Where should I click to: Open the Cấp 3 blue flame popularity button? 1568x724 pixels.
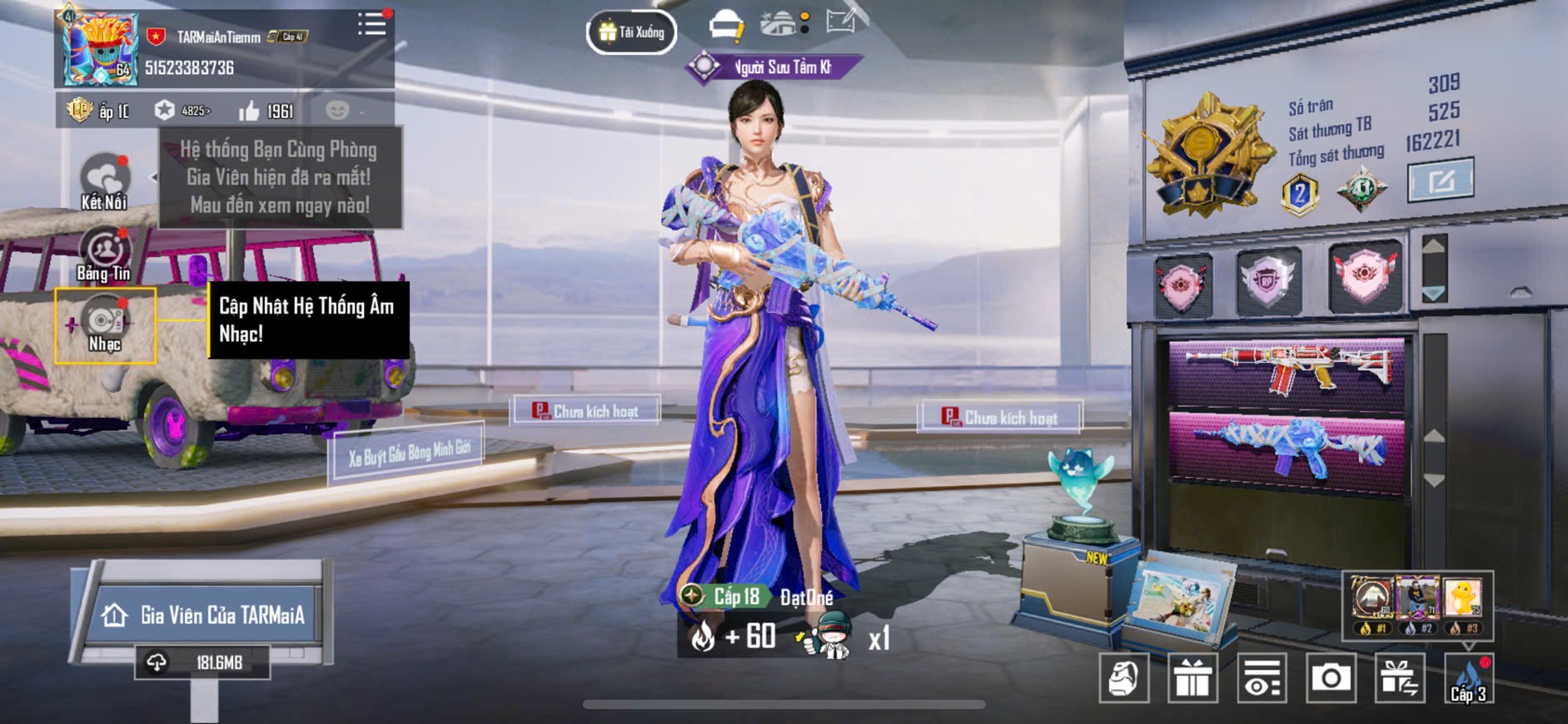tap(1469, 678)
